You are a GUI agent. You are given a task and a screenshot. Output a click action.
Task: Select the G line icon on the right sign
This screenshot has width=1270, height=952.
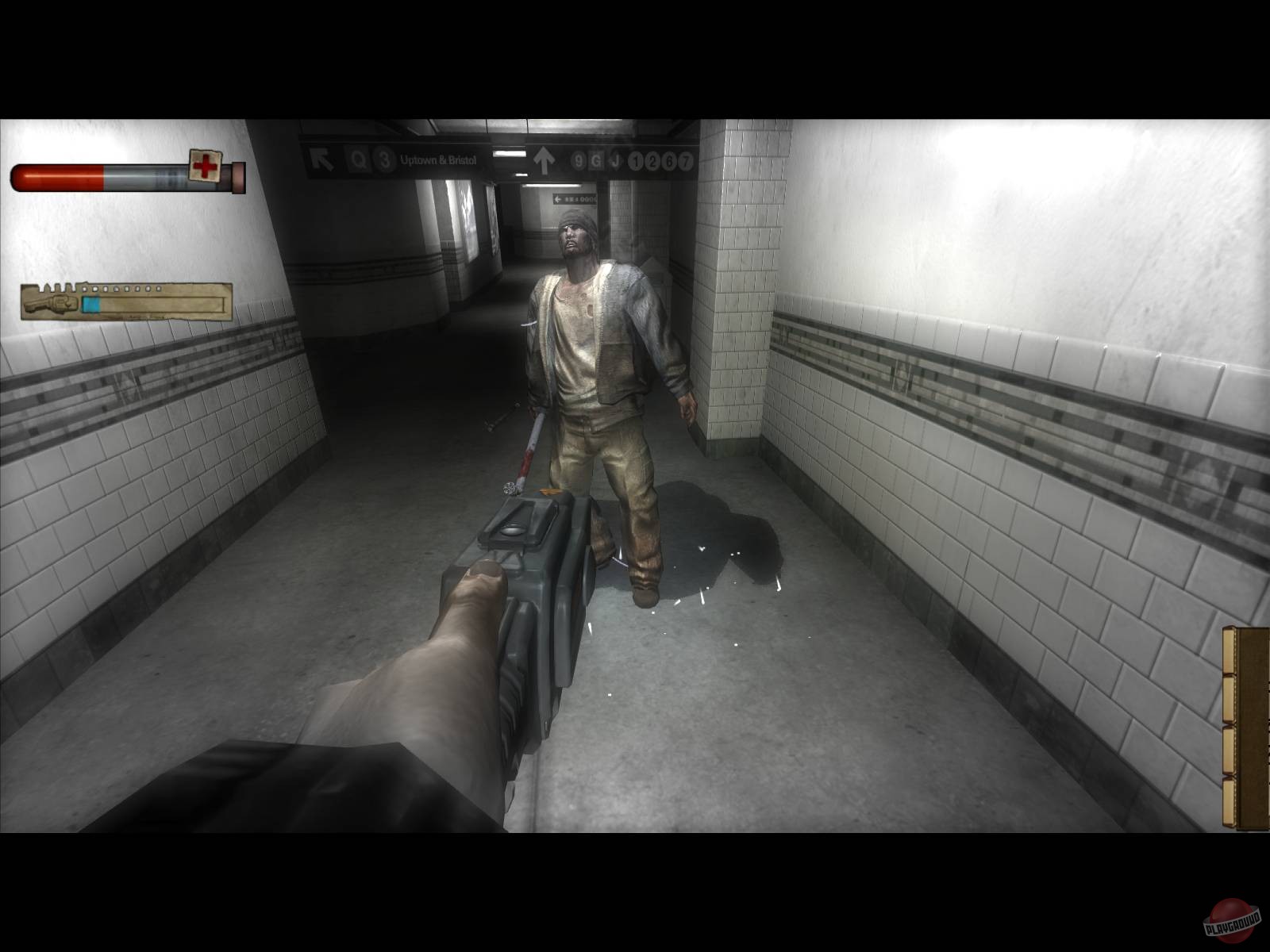click(x=597, y=159)
